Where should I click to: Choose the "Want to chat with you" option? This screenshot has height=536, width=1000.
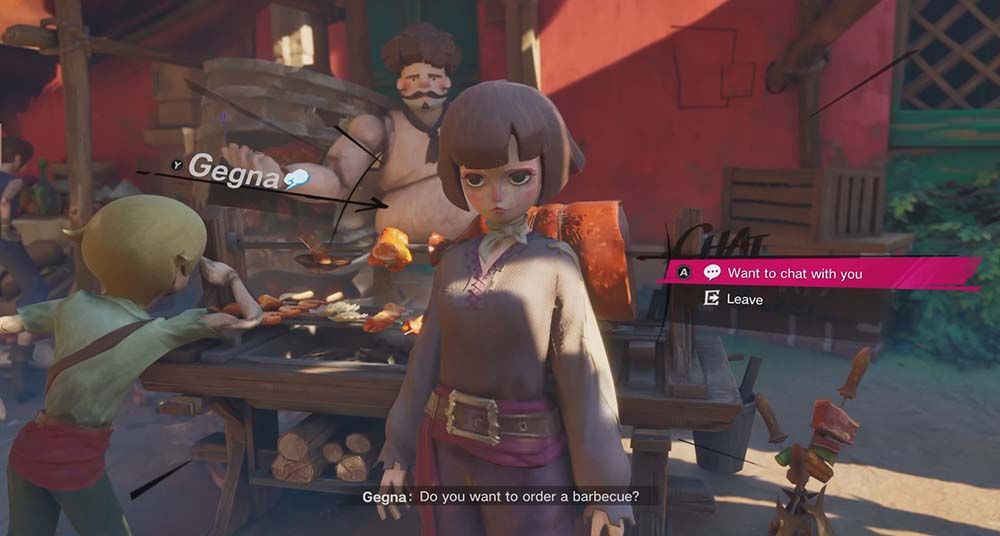click(794, 273)
